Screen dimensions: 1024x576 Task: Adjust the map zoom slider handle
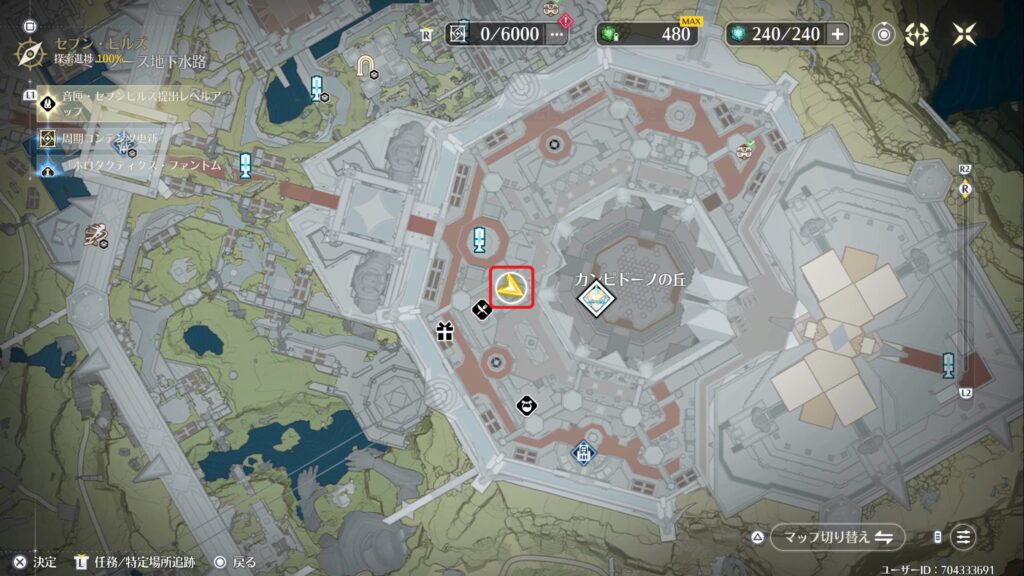966,188
